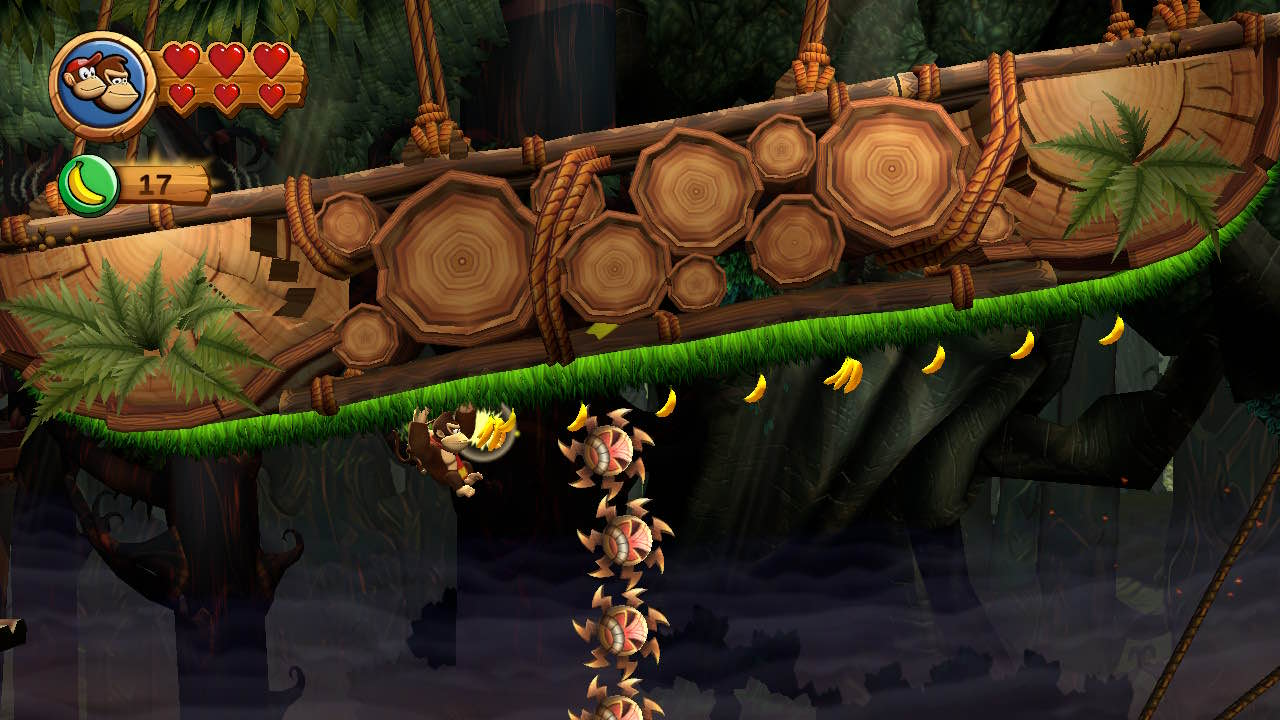Click the middle heart on the wooden health plank
This screenshot has width=1280, height=720.
point(228,62)
